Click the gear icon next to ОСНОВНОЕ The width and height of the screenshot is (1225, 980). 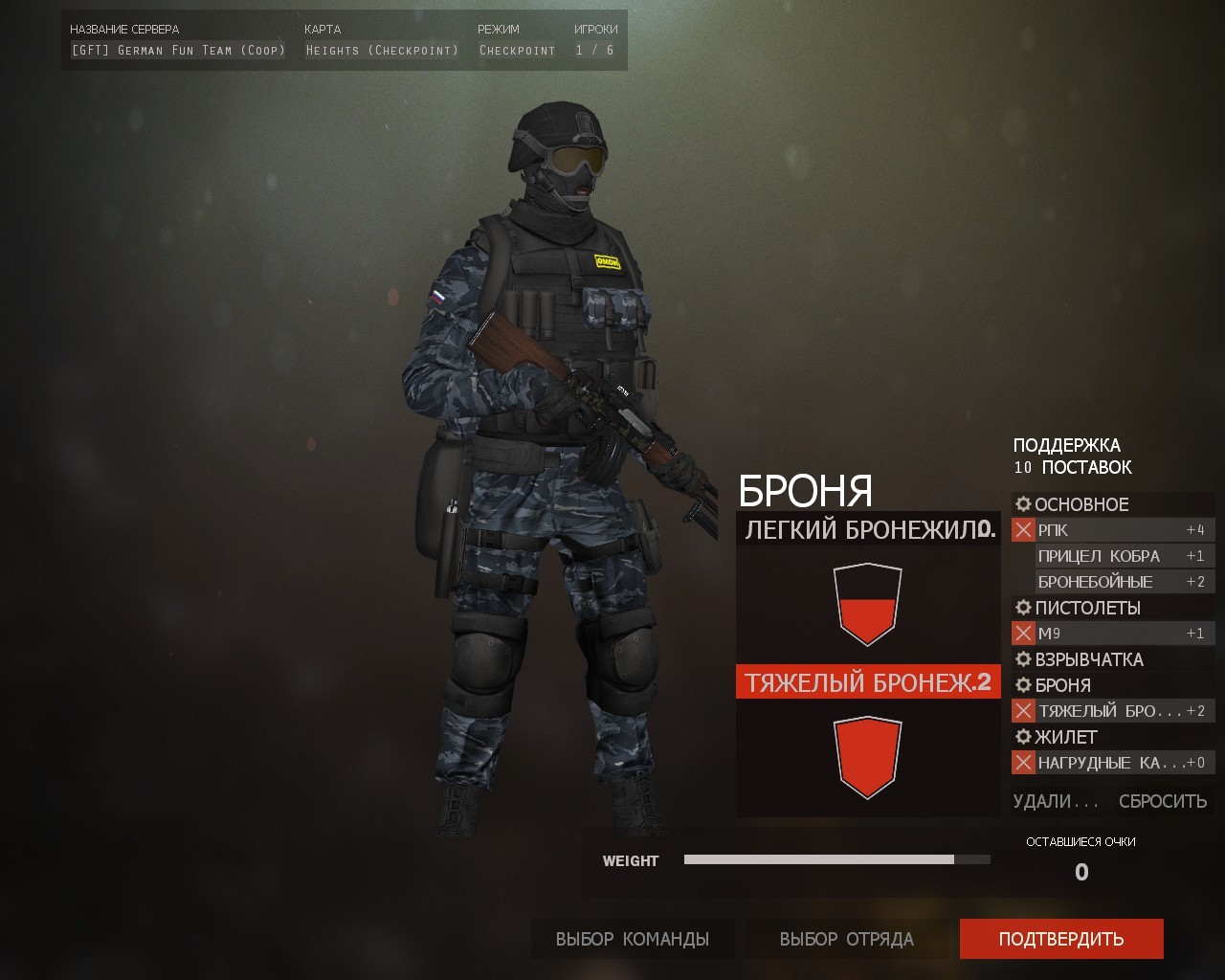(x=1022, y=504)
